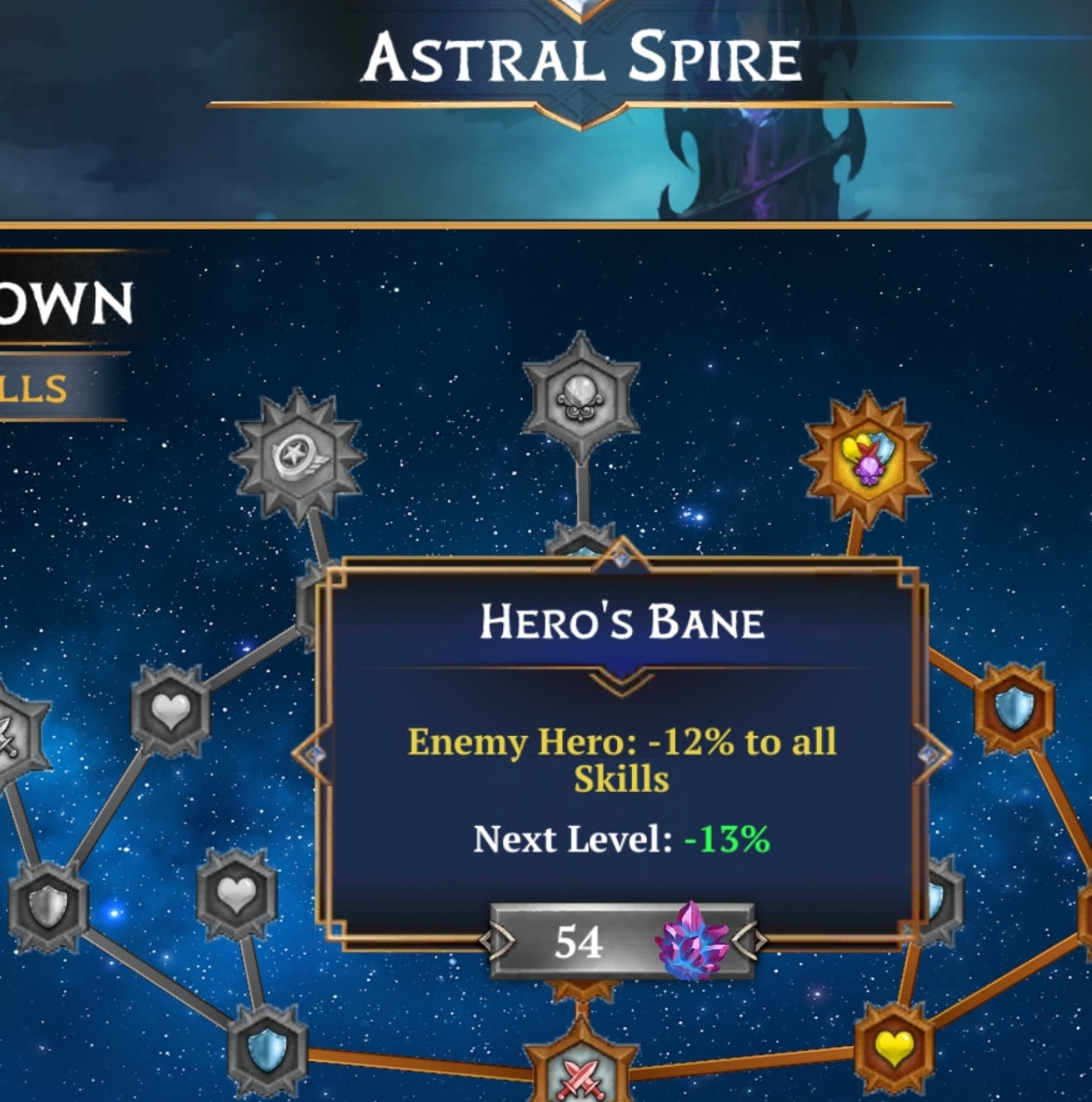Upgrade Hero's Bane for 54 crystals
Image resolution: width=1092 pixels, height=1102 pixels.
click(x=621, y=943)
